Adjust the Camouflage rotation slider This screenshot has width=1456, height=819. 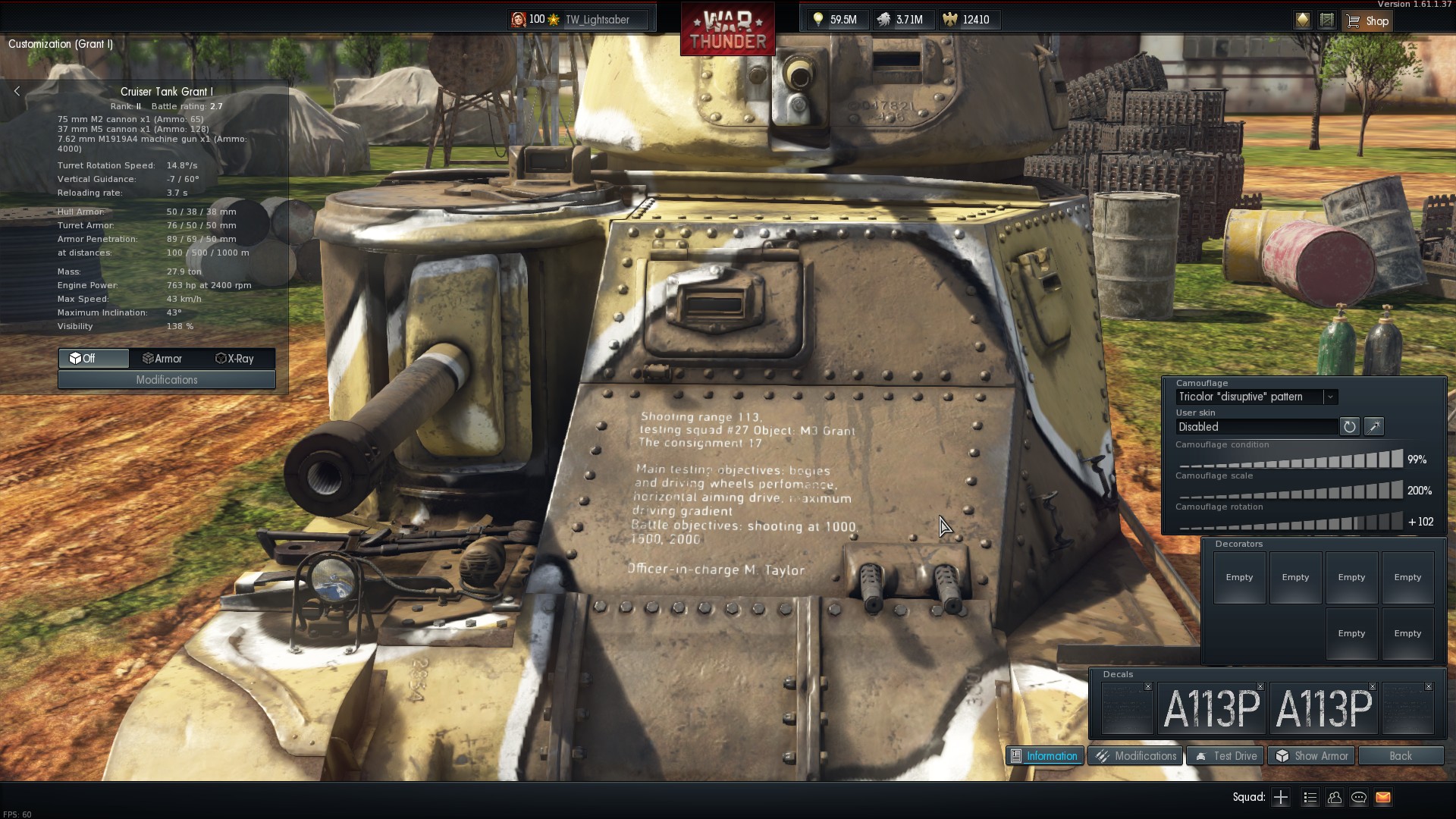(1291, 522)
